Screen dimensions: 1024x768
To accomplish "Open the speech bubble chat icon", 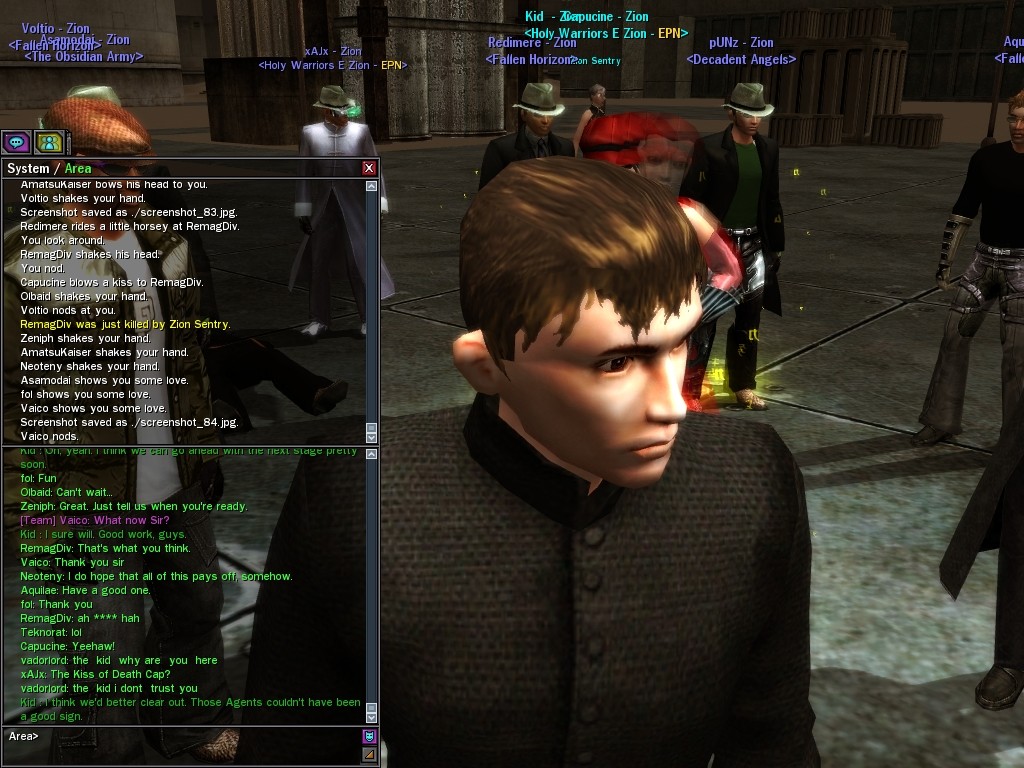I will click(x=16, y=142).
